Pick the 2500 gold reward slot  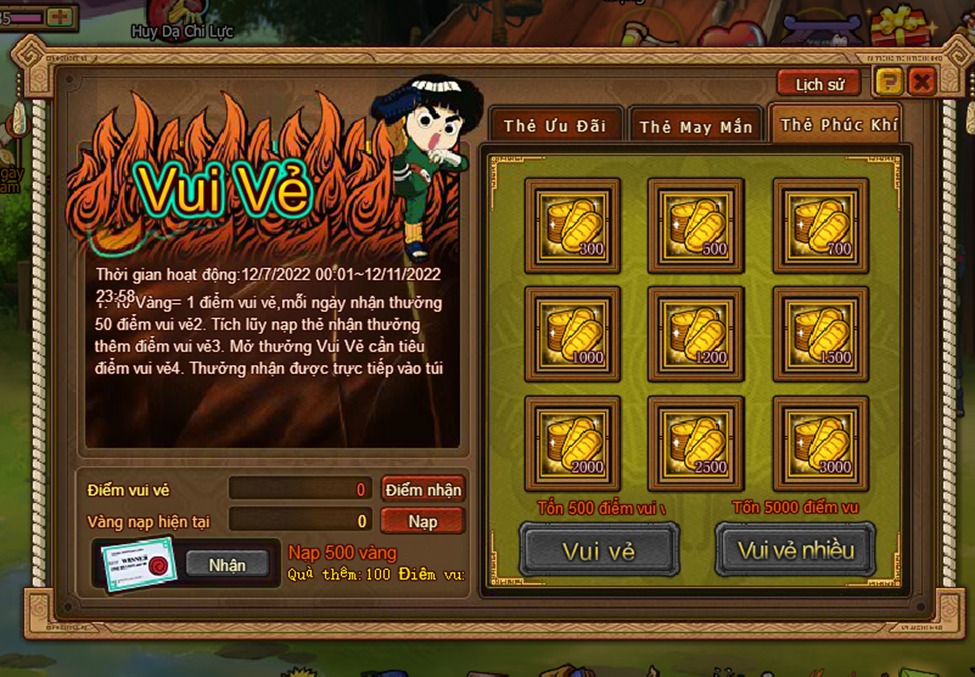point(696,444)
